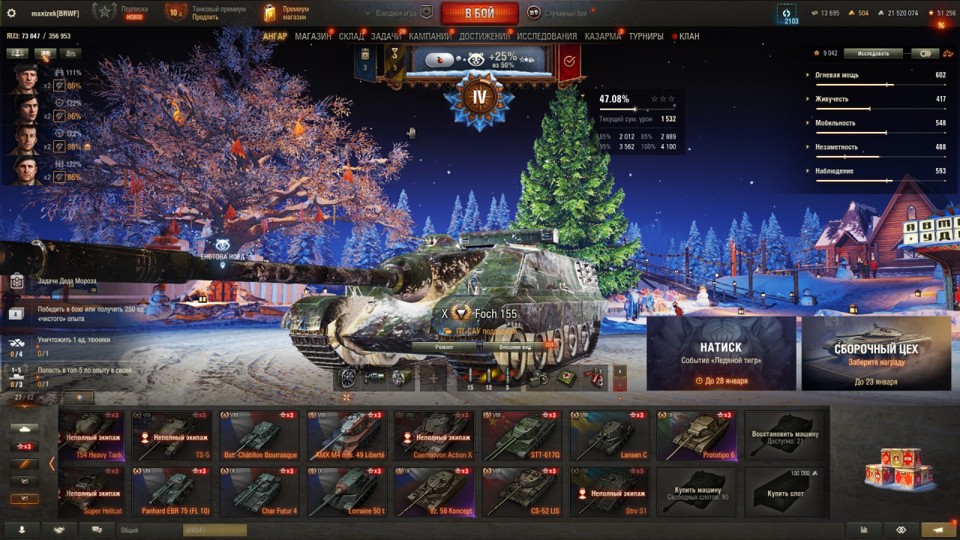Open Восстановить машину vehicle restore tile
This screenshot has height=540, width=960.
coord(784,434)
